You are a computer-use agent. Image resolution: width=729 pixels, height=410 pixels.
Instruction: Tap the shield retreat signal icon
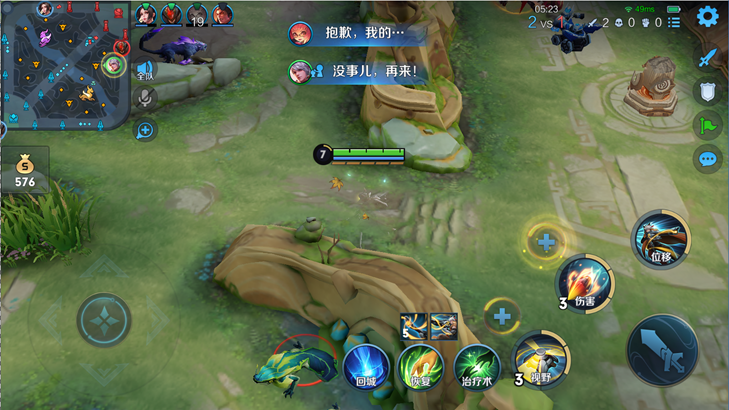[708, 91]
